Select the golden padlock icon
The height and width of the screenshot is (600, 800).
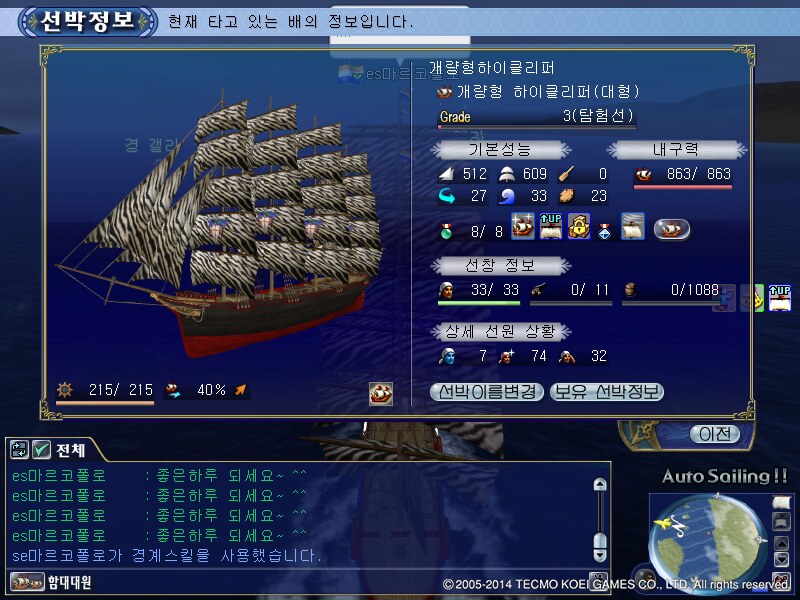pos(579,227)
